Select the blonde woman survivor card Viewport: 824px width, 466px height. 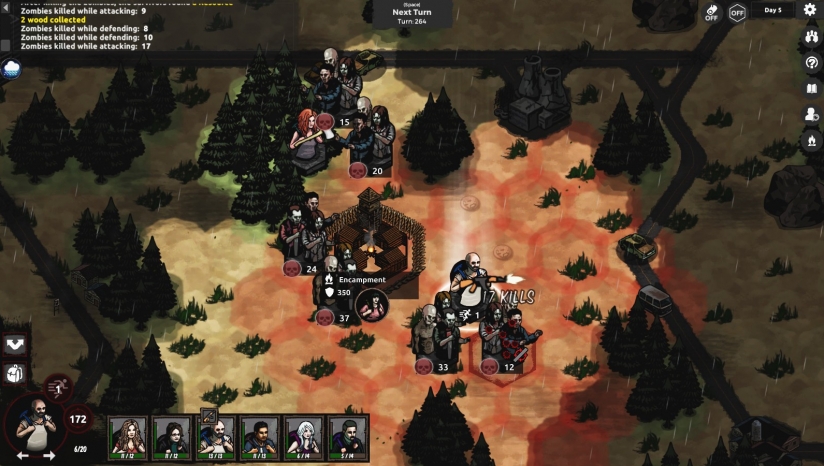(127, 436)
